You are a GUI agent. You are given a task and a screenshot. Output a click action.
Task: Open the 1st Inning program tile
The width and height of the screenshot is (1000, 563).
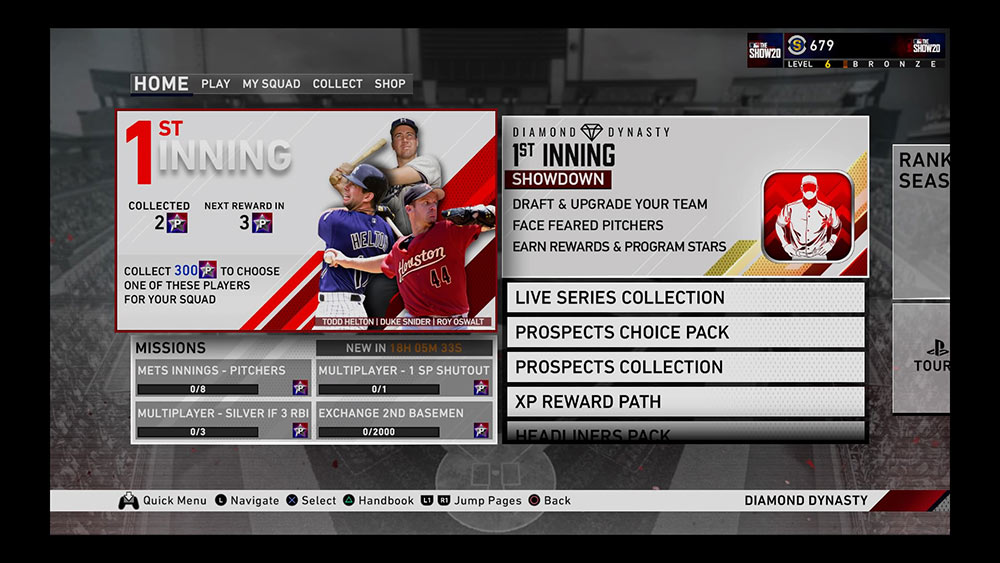306,220
